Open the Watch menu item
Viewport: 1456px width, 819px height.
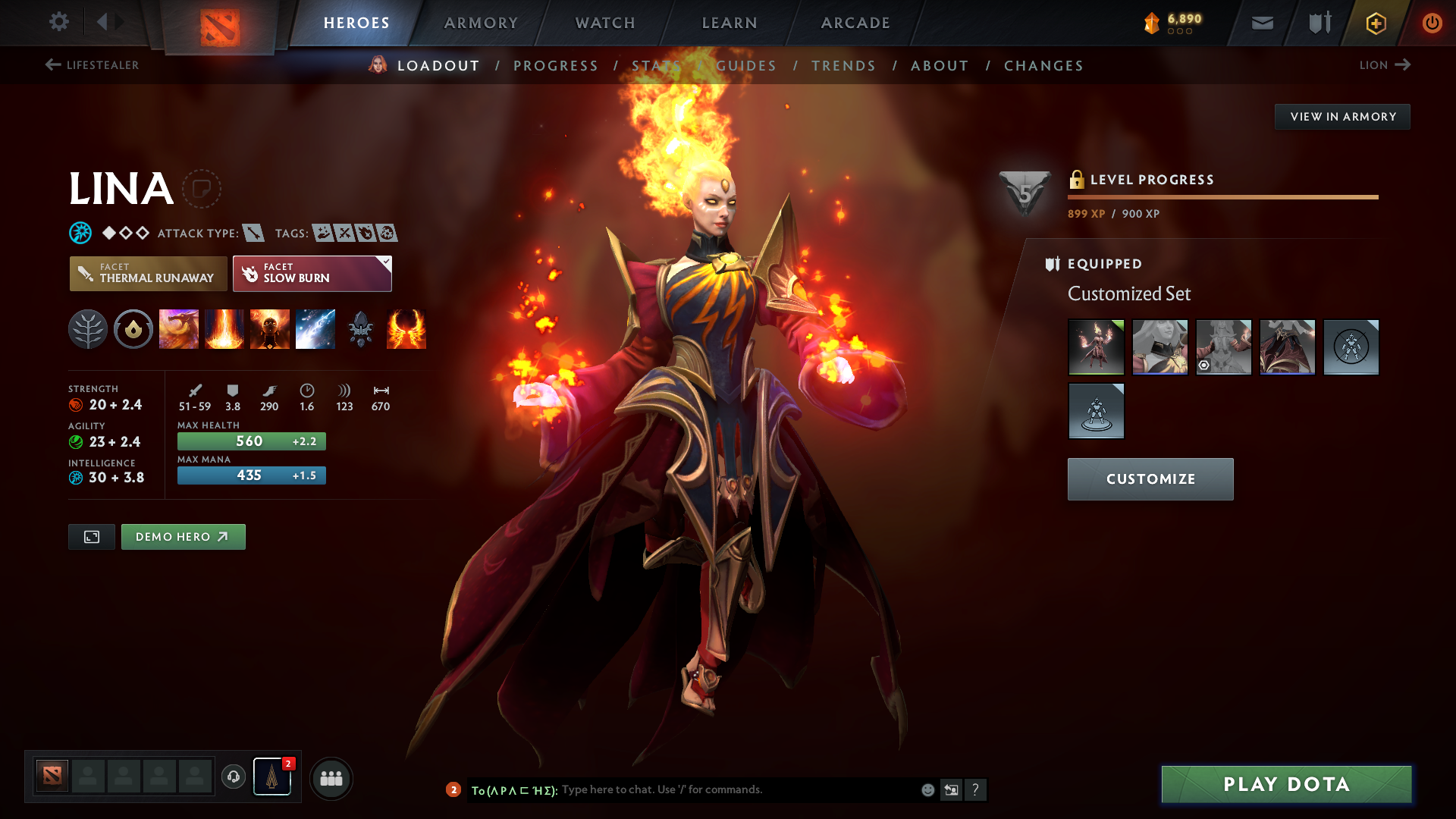pyautogui.click(x=604, y=23)
